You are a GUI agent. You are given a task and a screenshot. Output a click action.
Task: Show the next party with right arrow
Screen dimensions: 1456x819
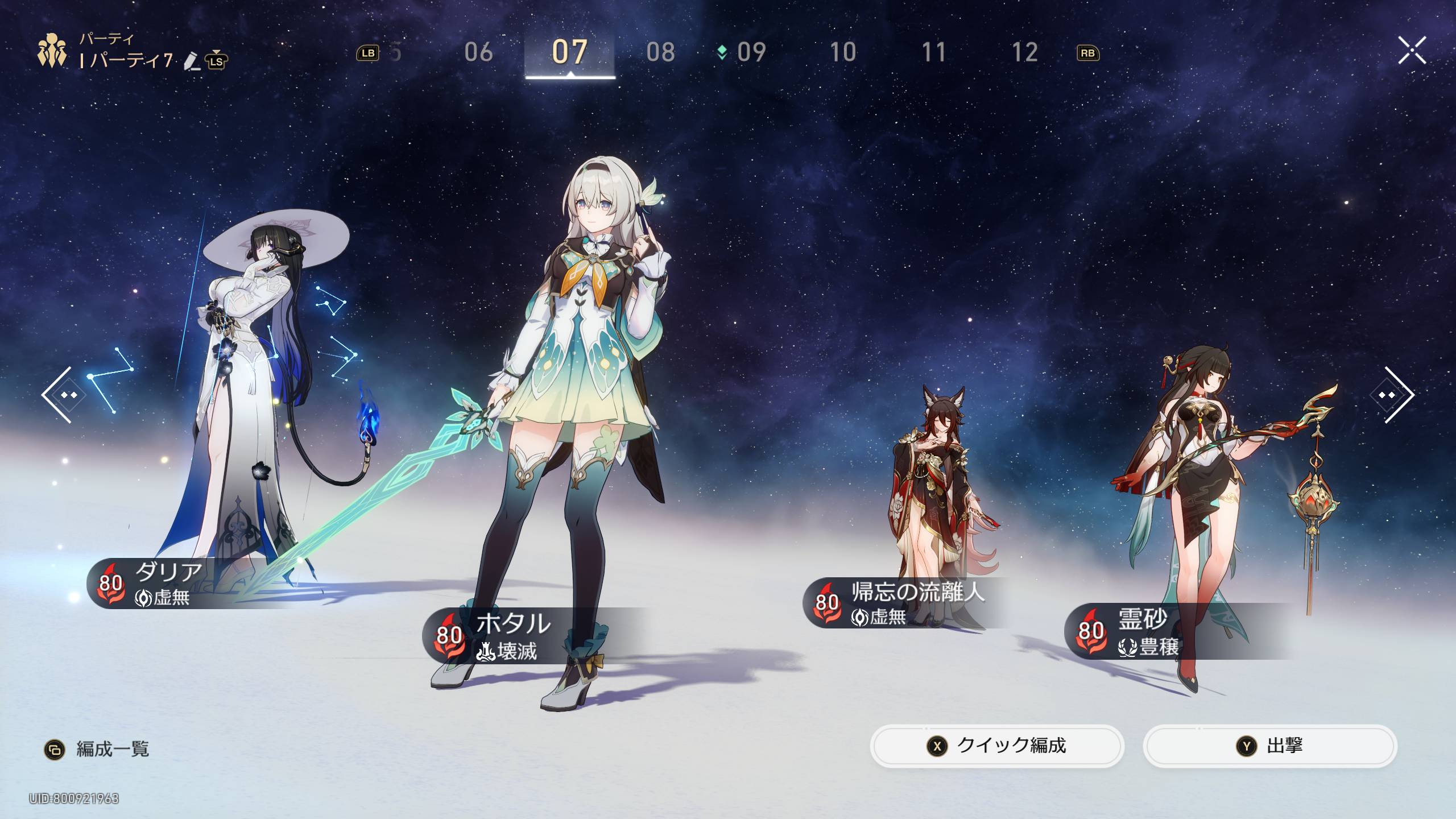pyautogui.click(x=1397, y=394)
